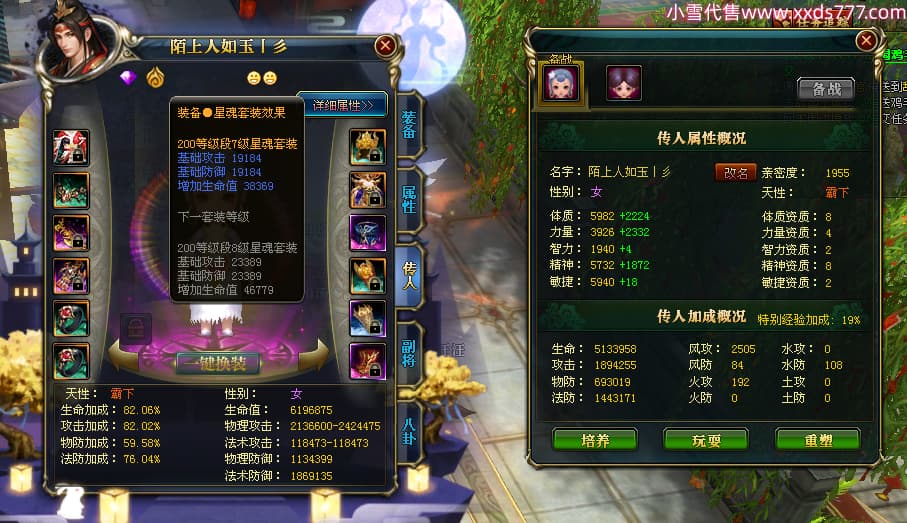
Task: Select the dark-haired heir portrait
Action: coord(624,83)
